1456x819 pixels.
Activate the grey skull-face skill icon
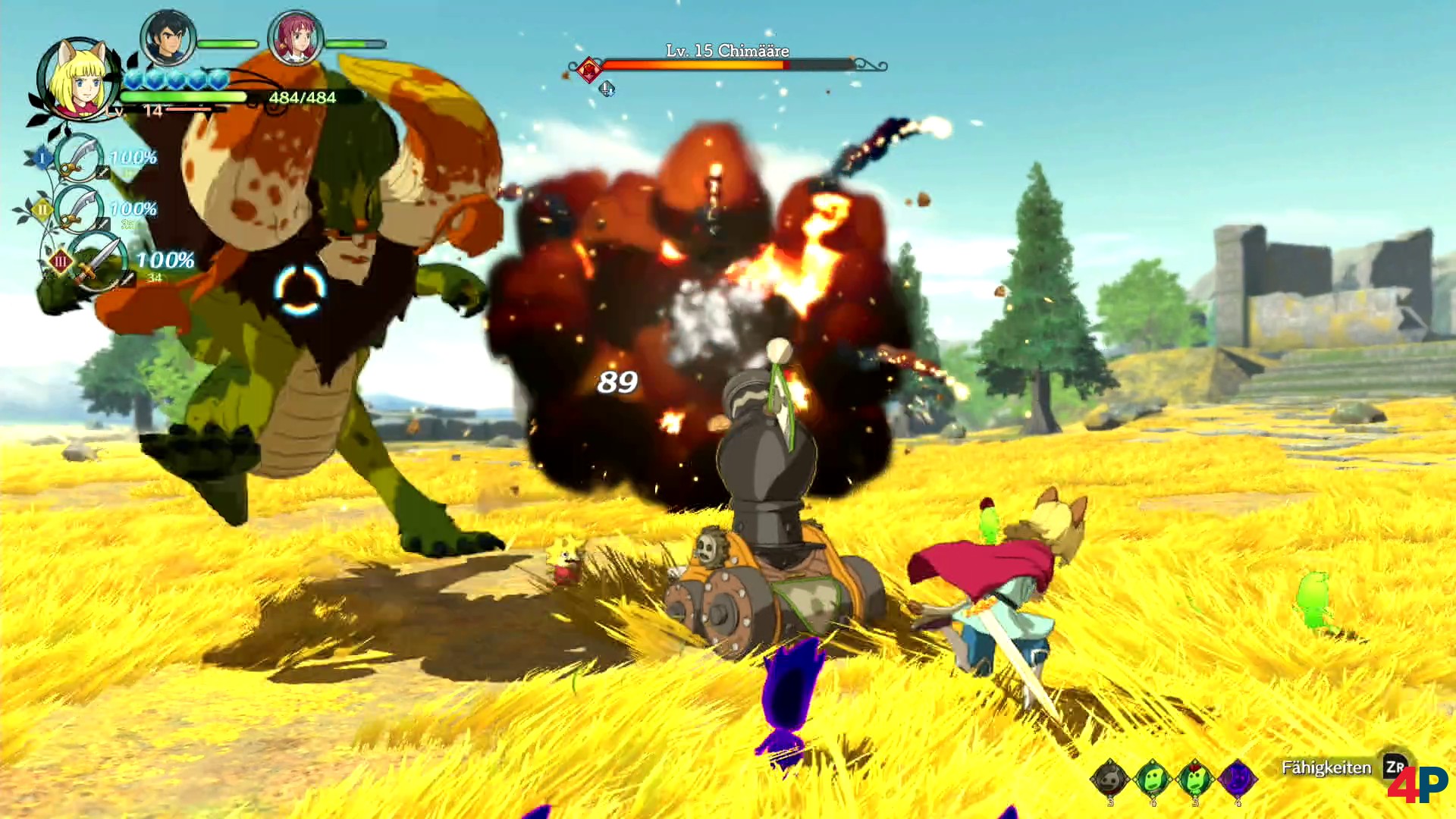1110,778
